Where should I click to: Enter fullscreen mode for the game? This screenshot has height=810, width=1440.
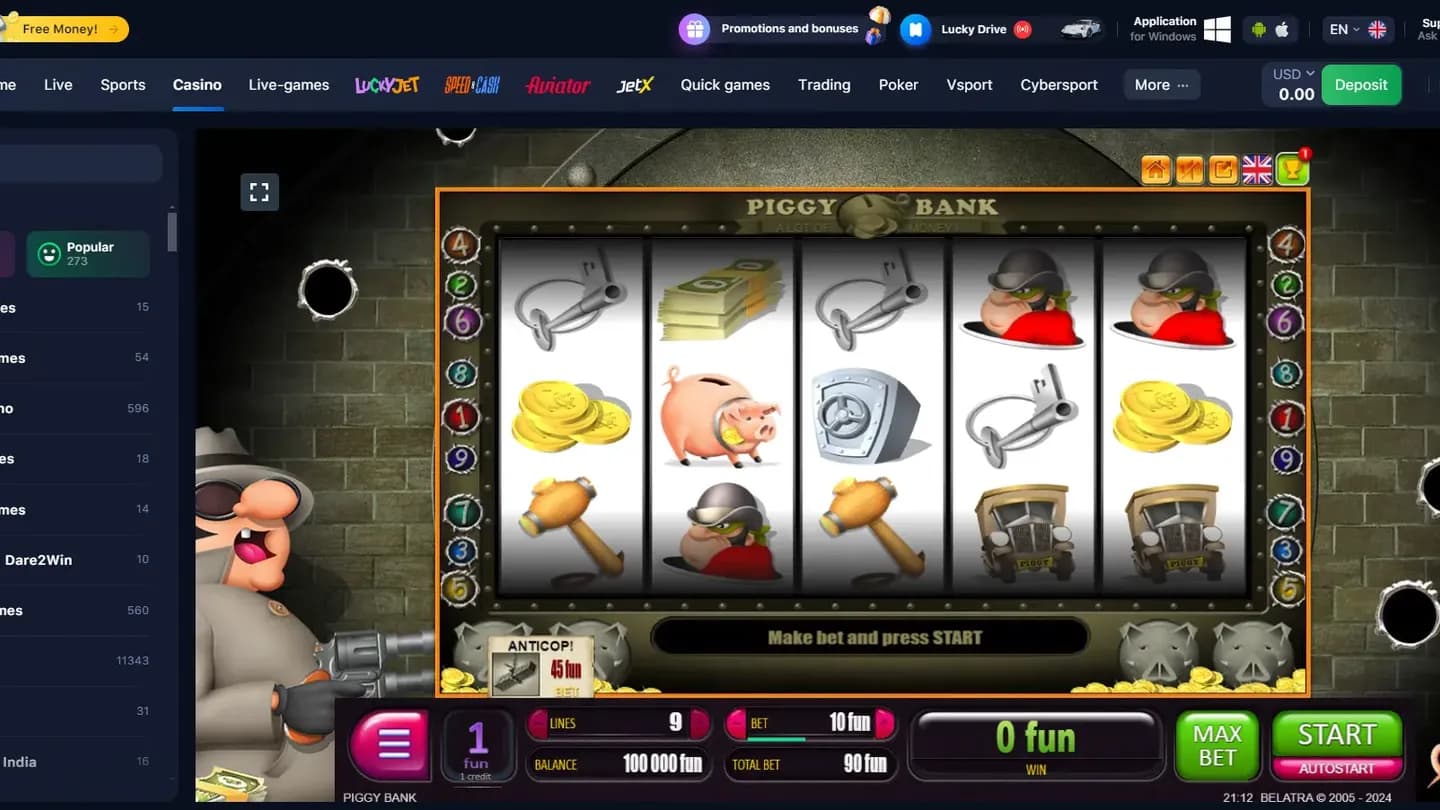(x=259, y=191)
